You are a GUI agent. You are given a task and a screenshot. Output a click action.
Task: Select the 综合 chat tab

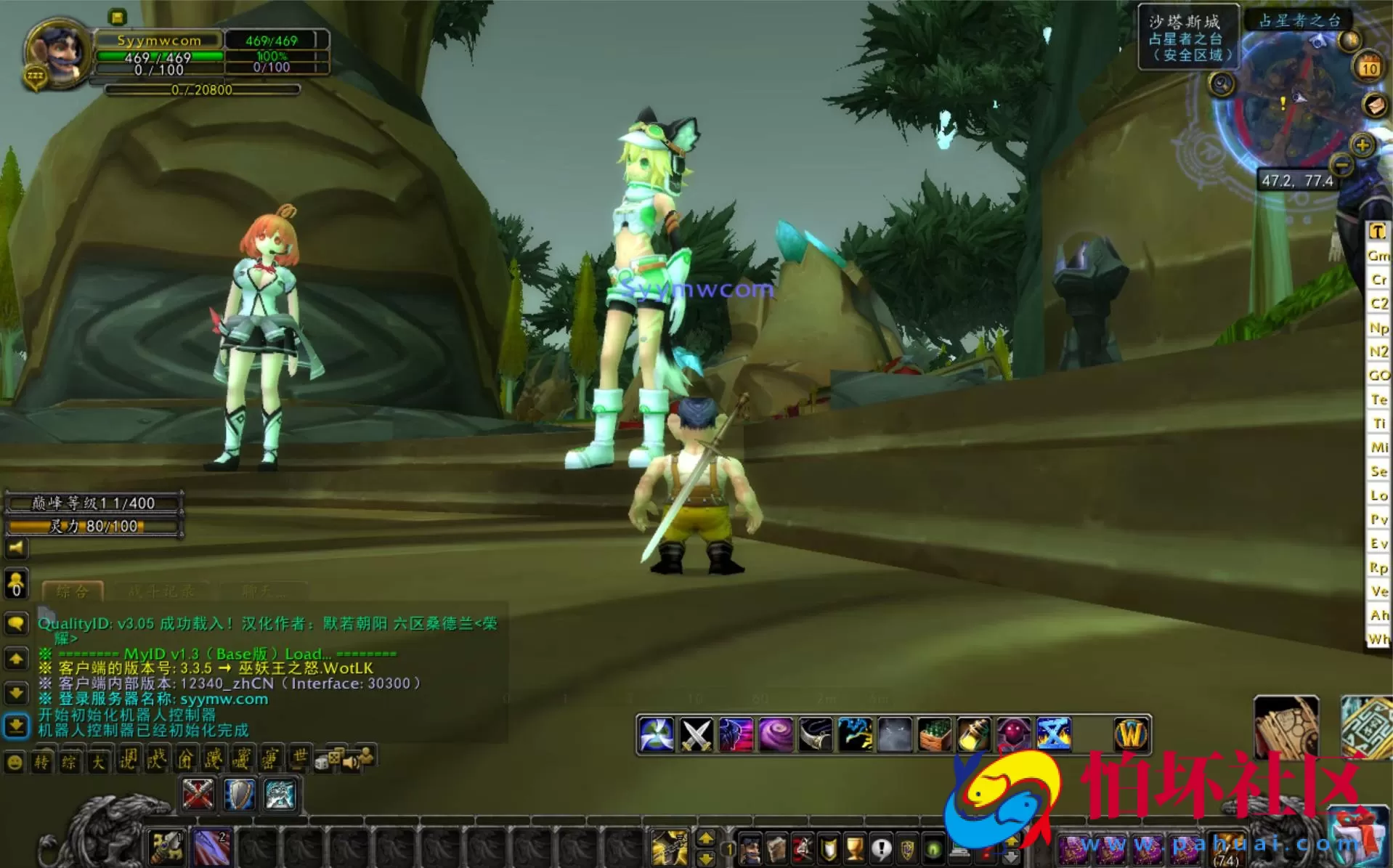(73, 591)
